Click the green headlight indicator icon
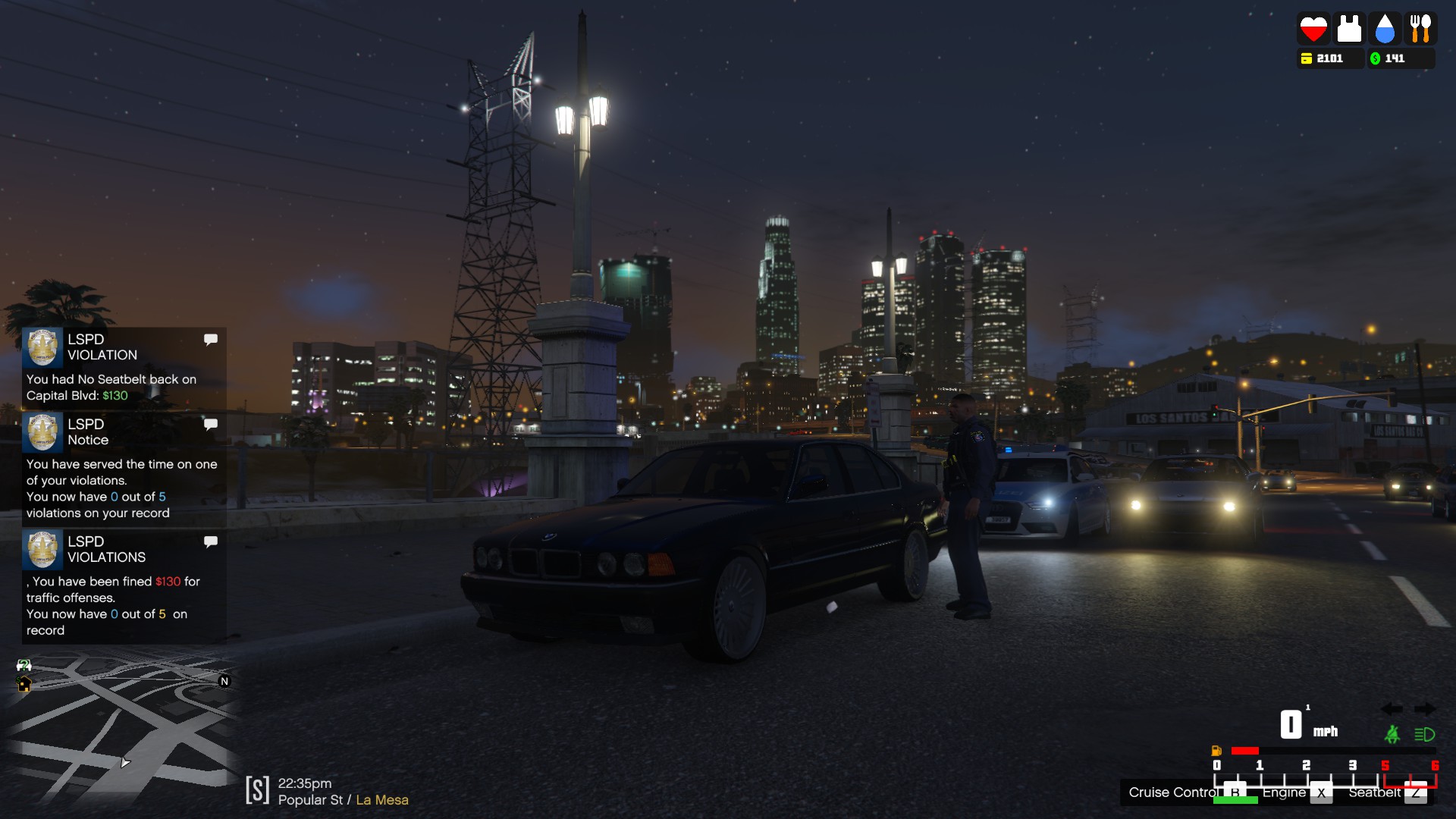This screenshot has width=1456, height=819. click(x=1424, y=734)
